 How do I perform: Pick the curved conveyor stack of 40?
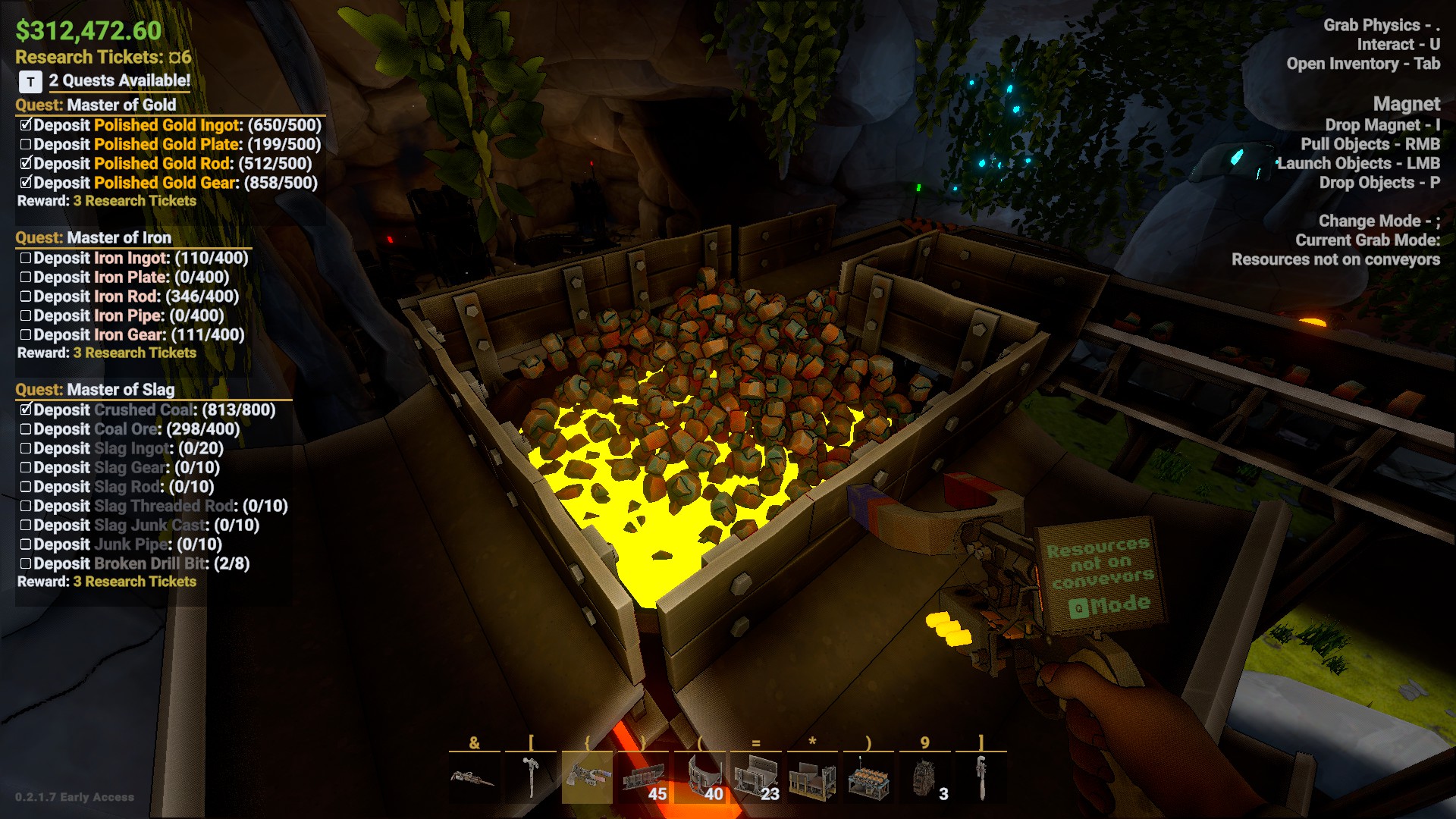pos(699,778)
